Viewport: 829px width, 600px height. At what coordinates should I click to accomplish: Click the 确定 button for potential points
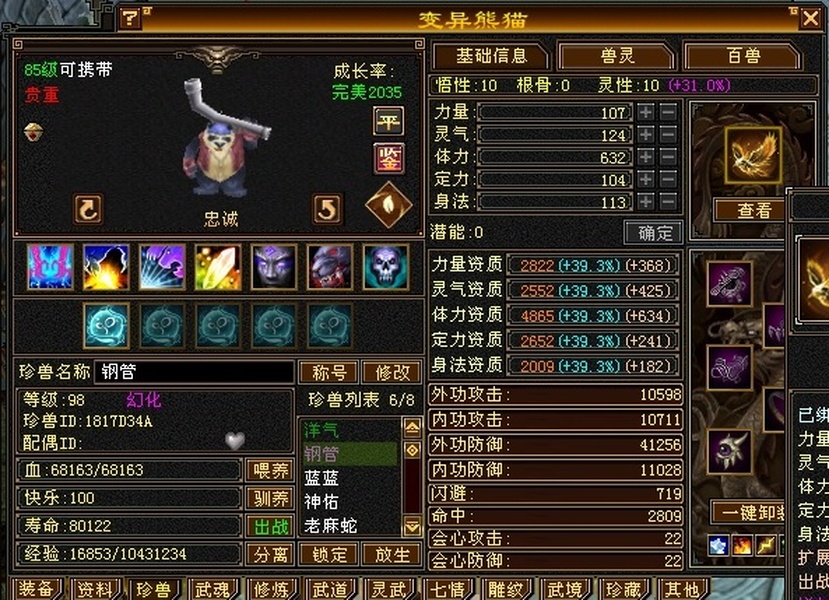click(654, 232)
